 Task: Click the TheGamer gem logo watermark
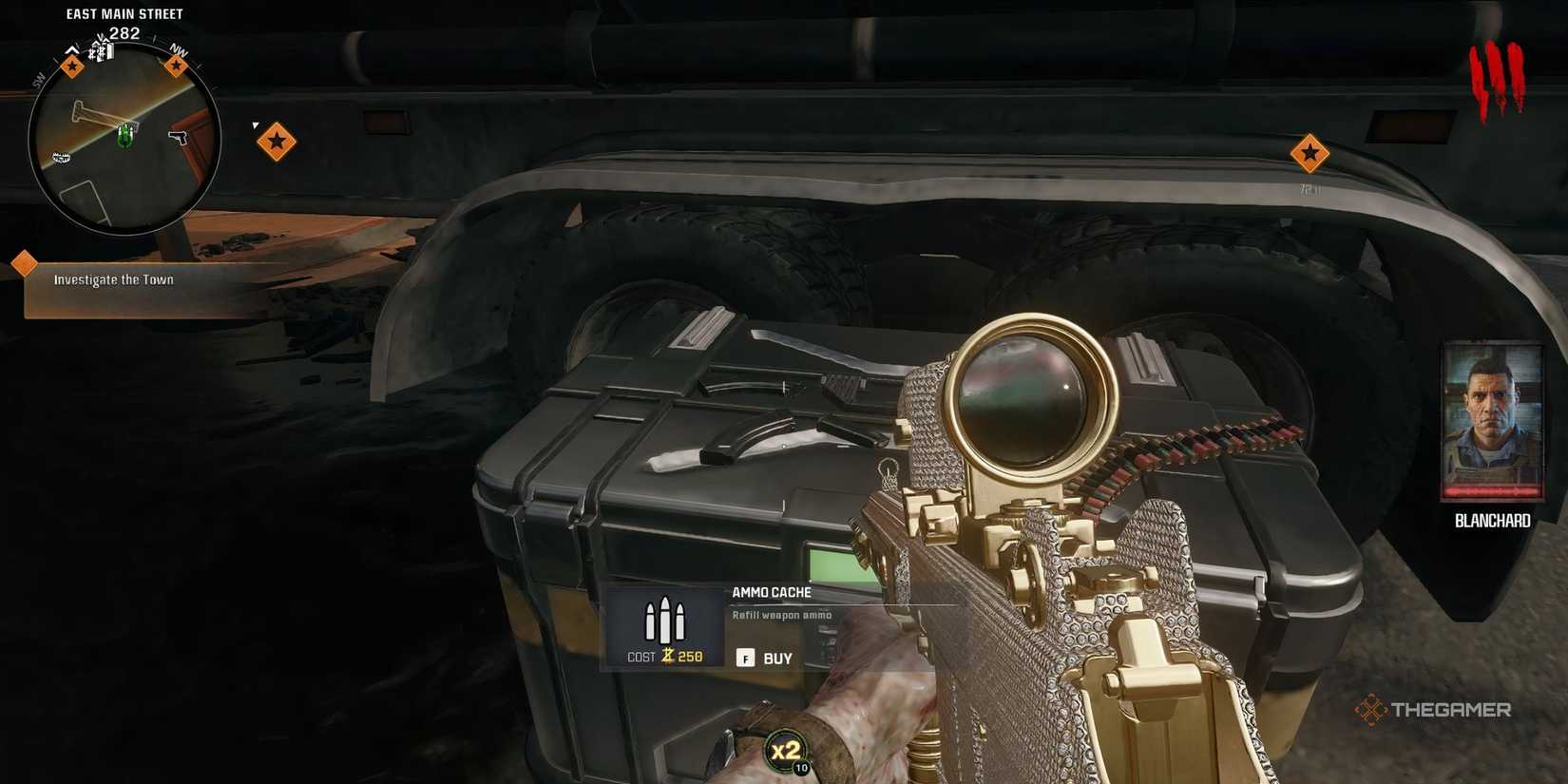pyautogui.click(x=1371, y=708)
